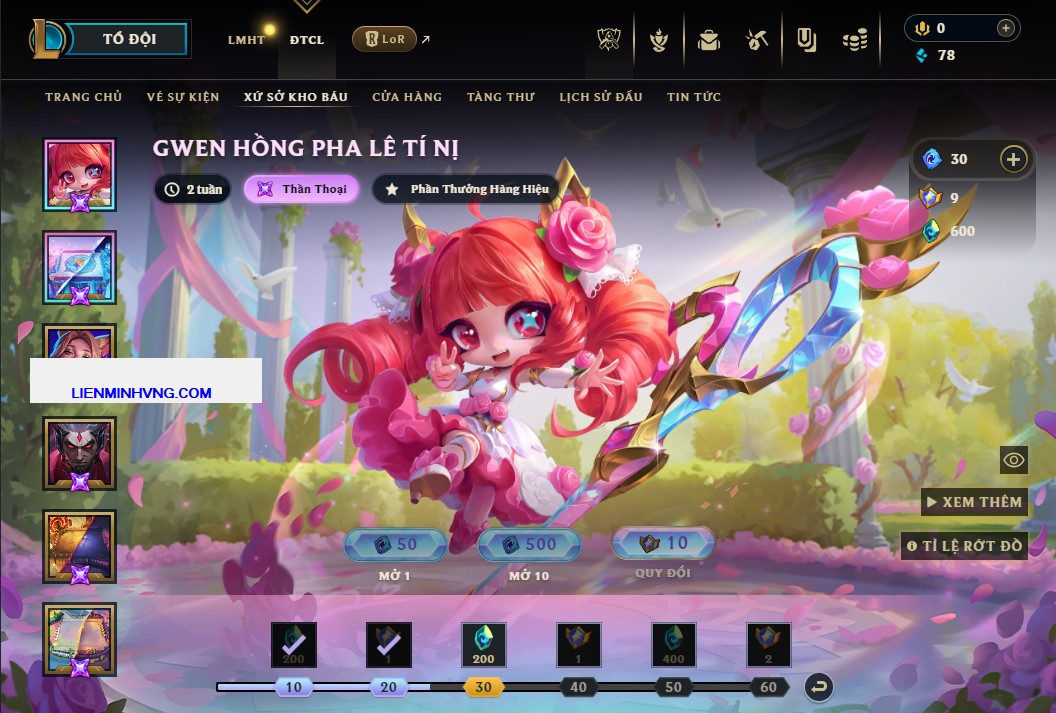Screen dimensions: 1056x713
Task: Click the TỔ ĐỘI party button
Action: point(129,40)
